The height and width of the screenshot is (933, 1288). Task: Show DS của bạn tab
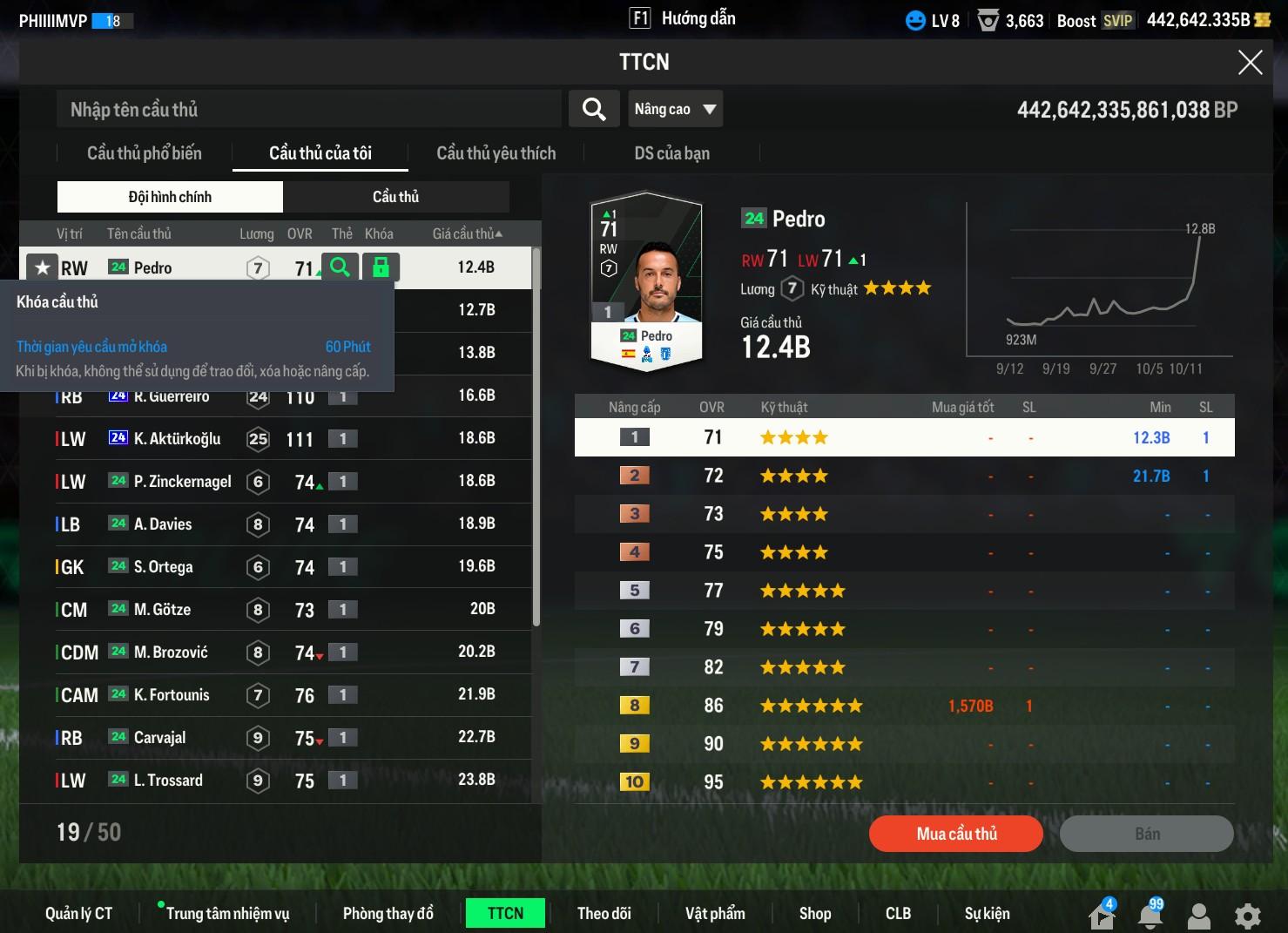tap(671, 153)
